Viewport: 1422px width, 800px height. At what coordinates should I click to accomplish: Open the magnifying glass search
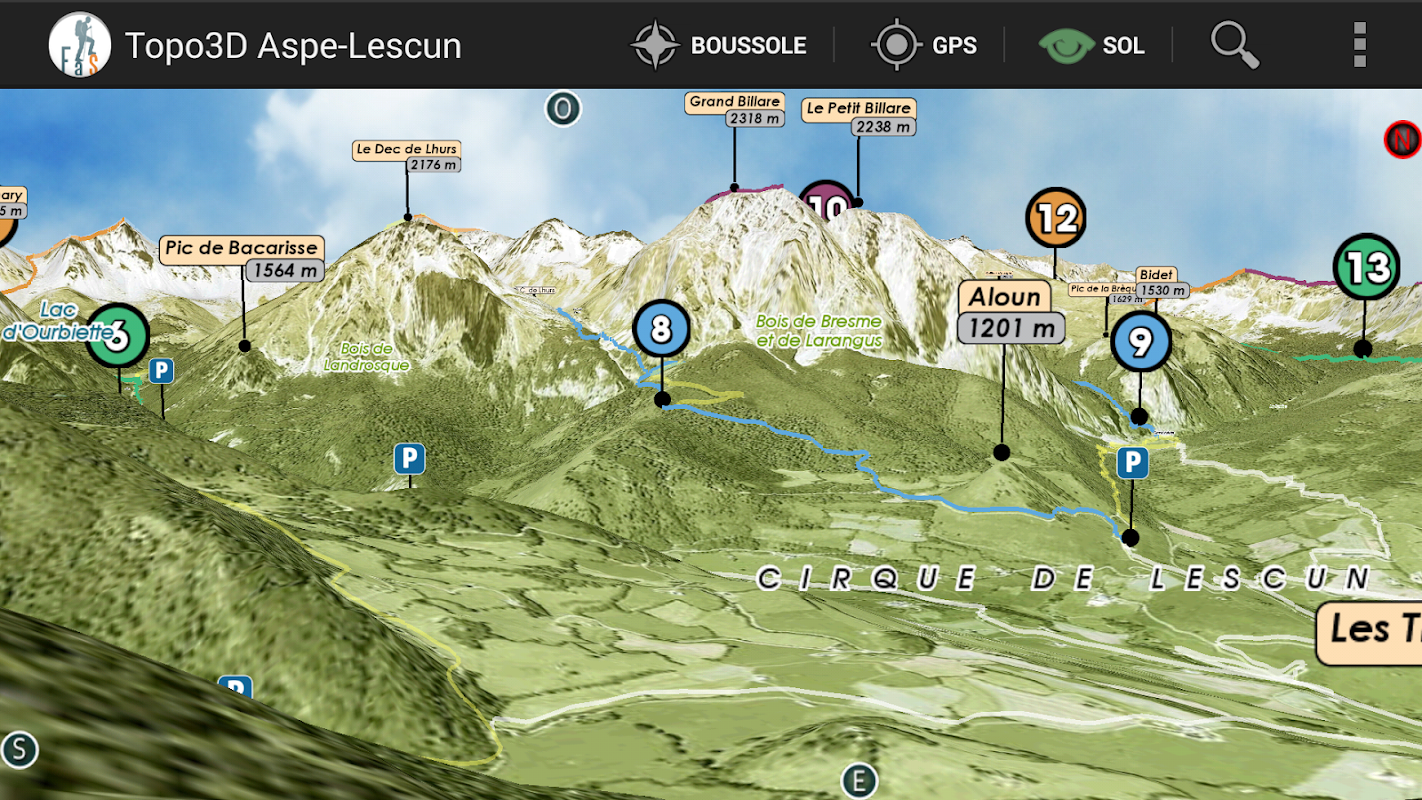pos(1234,45)
